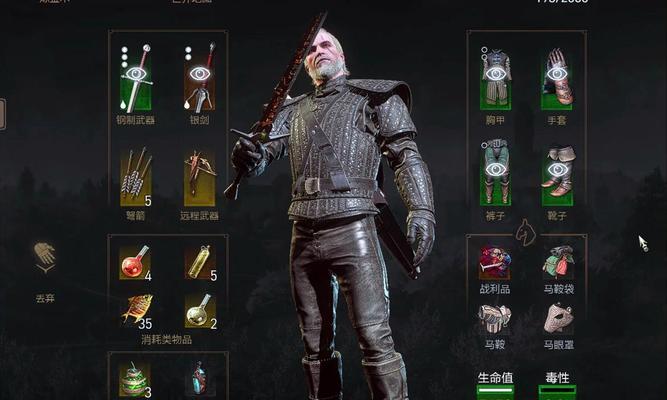Click the crossbow bolts slot (弩箭)

pyautogui.click(x=136, y=176)
